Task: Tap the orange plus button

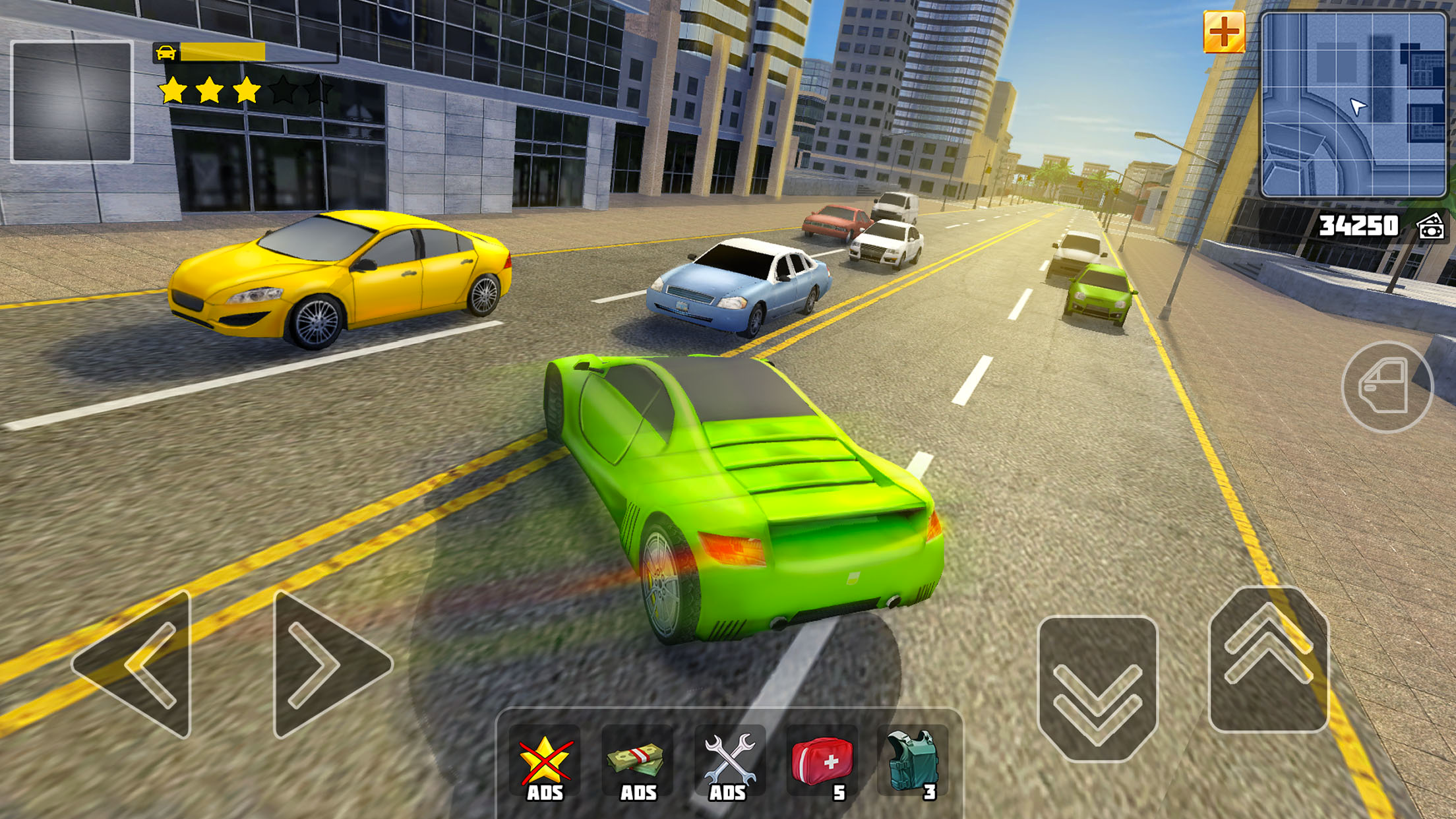Action: 1224,32
